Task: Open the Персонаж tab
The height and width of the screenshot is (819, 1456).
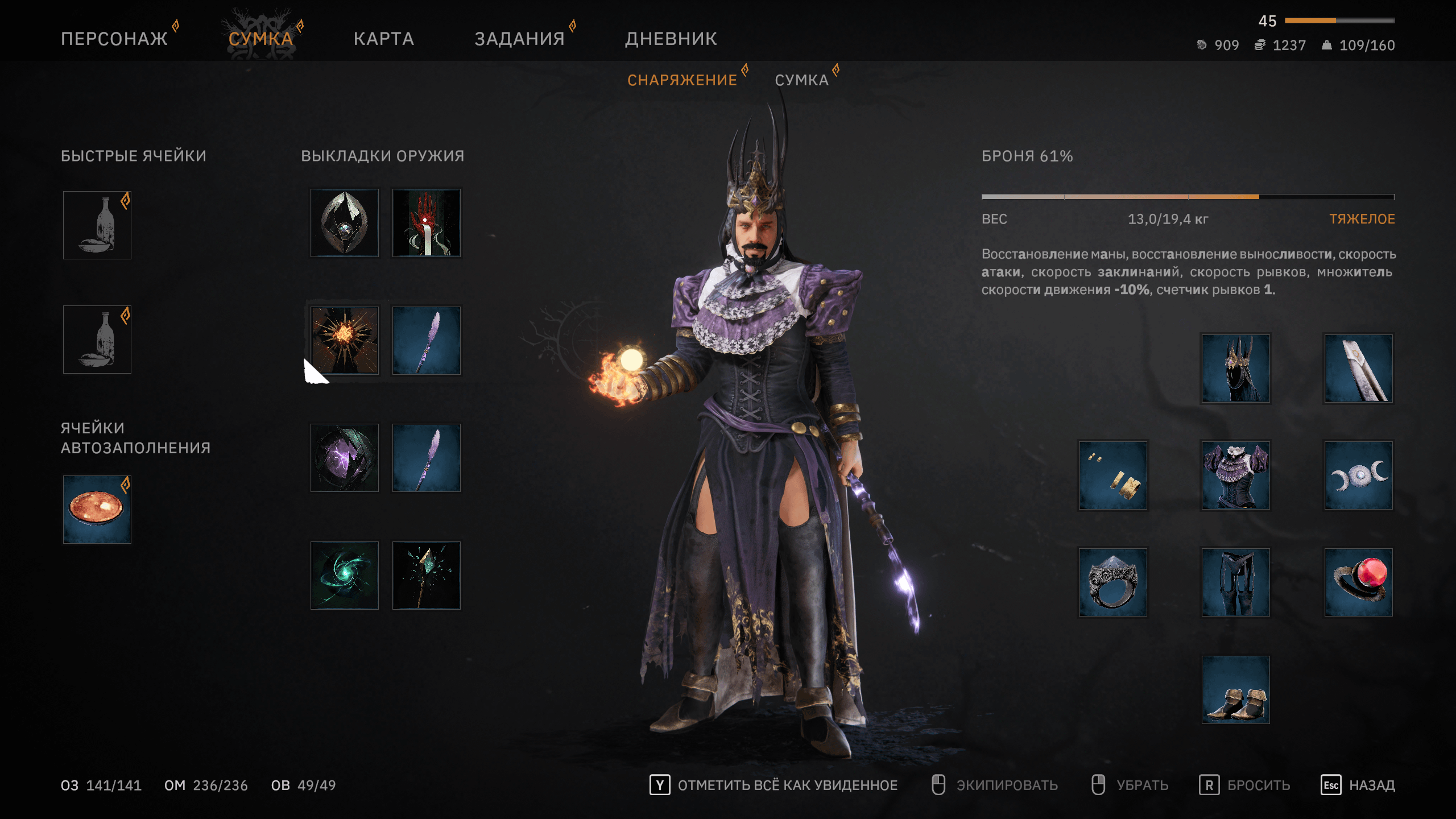Action: pos(114,39)
